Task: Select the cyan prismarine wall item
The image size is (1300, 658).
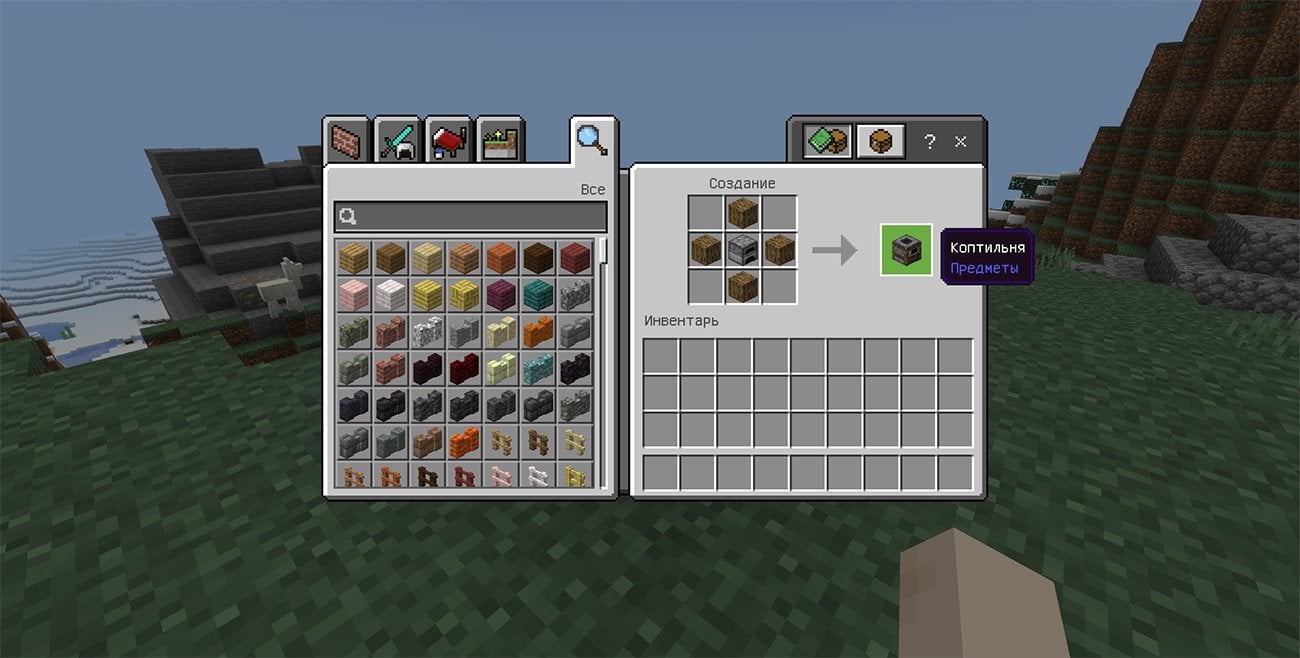Action: click(538, 368)
